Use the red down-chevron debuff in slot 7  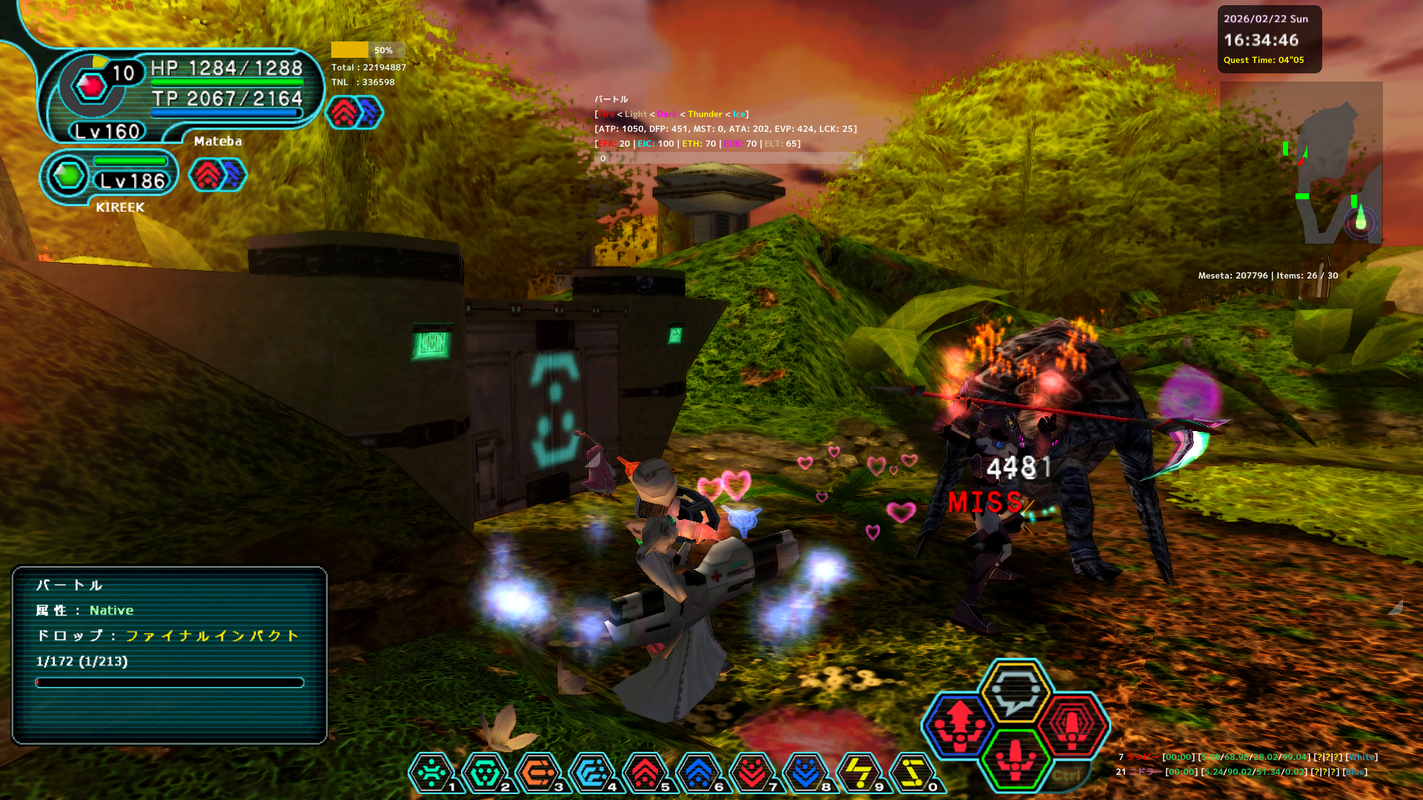click(x=752, y=772)
